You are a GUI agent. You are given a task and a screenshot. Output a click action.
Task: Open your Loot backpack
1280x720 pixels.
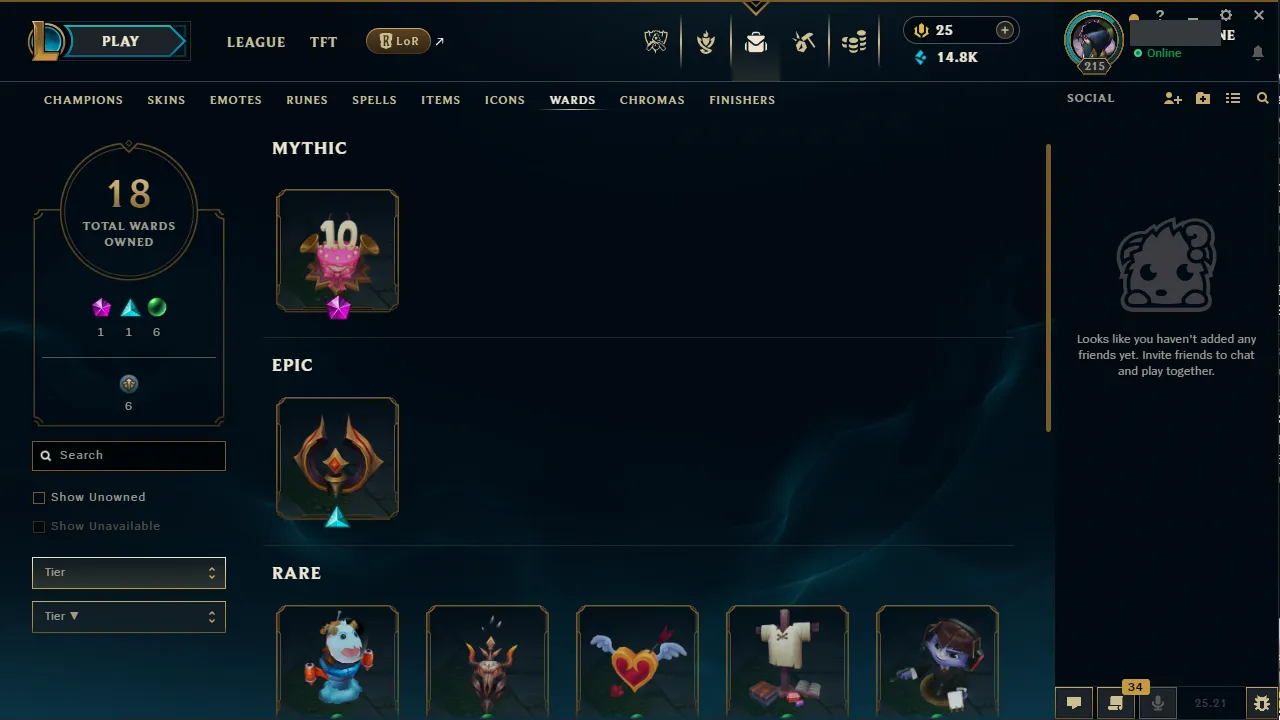pos(755,41)
